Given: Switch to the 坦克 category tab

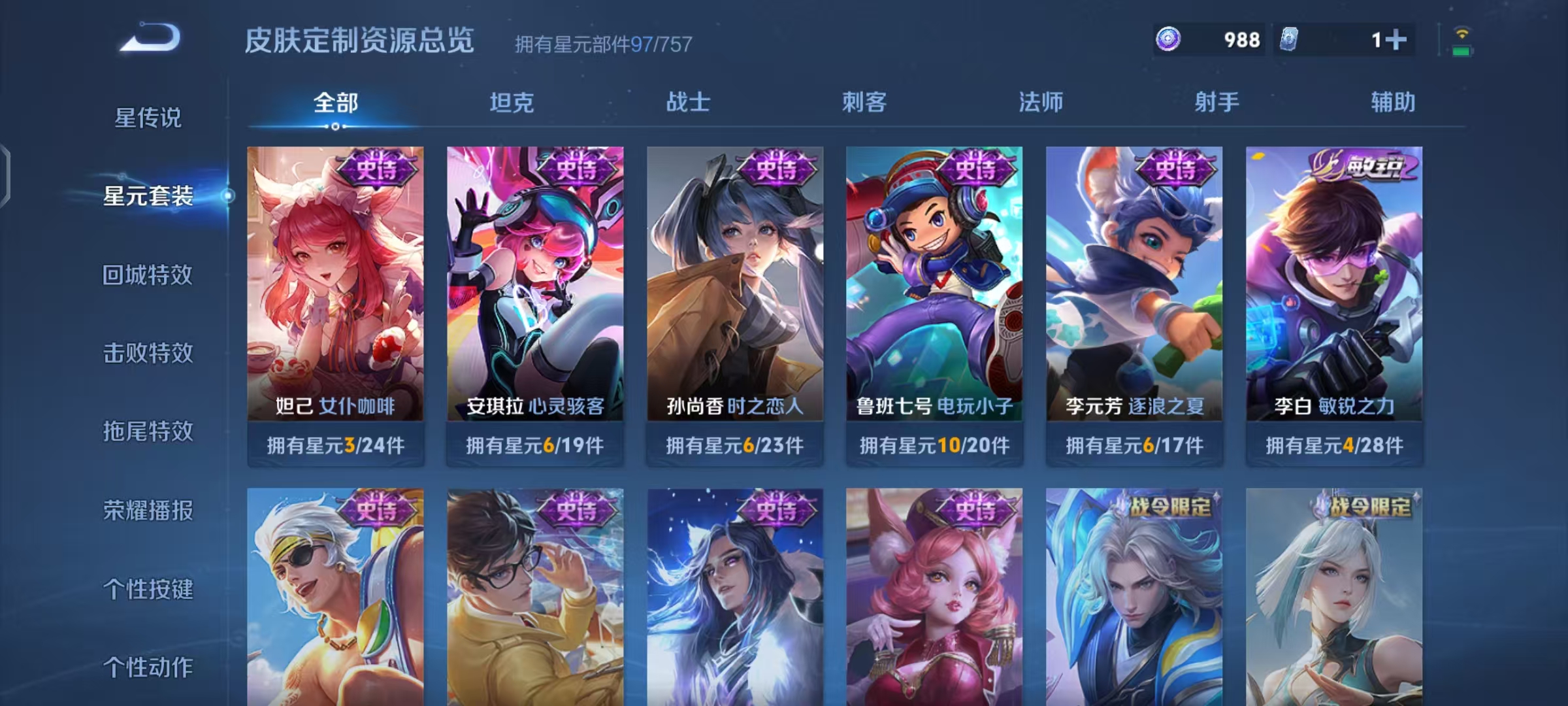Looking at the screenshot, I should click(x=513, y=103).
